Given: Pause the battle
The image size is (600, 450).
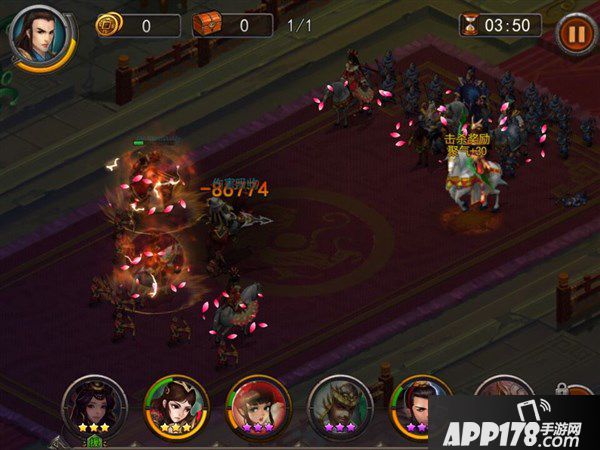Looking at the screenshot, I should coord(574,32).
